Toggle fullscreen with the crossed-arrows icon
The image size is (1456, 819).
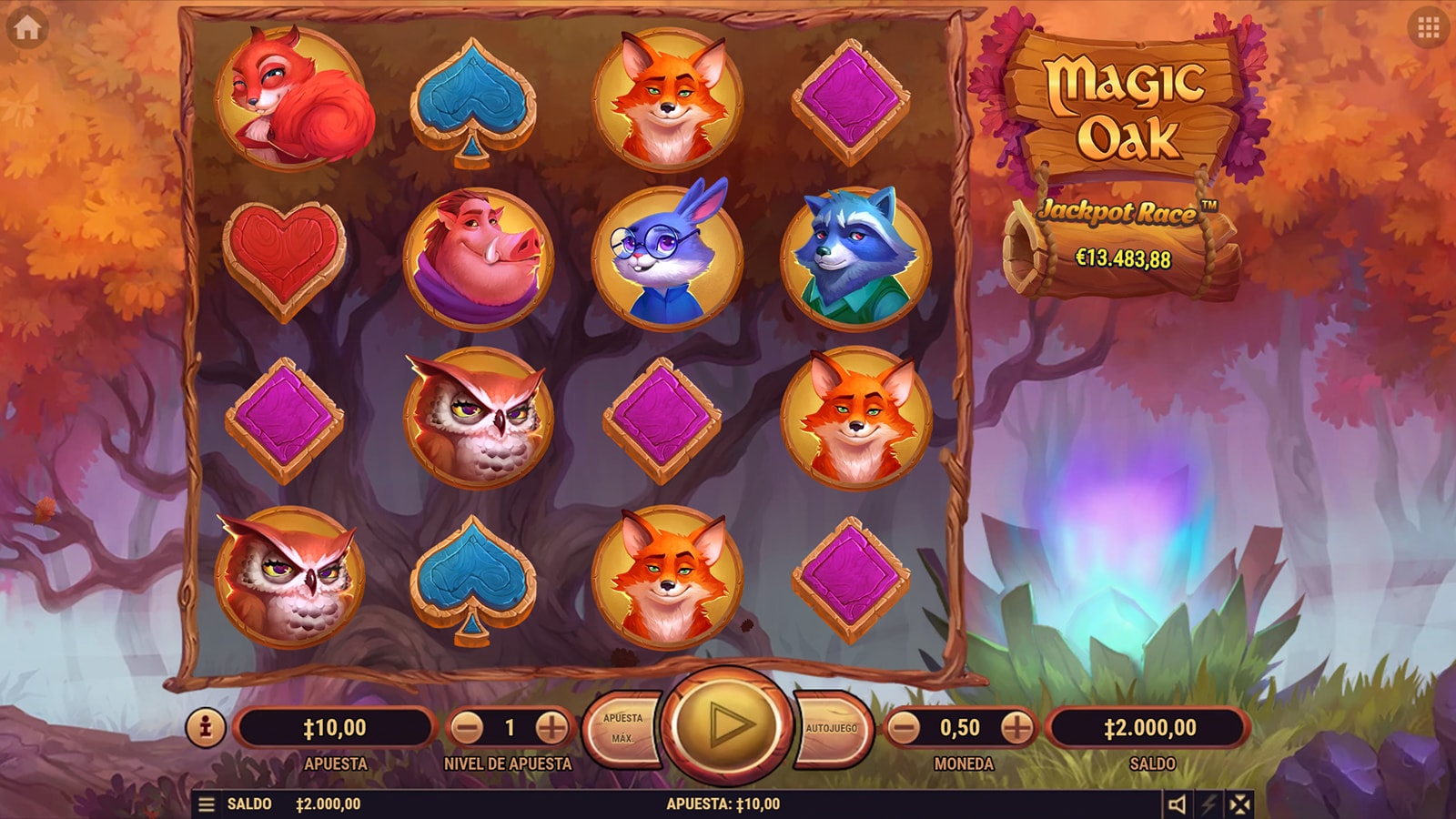coord(1239,804)
